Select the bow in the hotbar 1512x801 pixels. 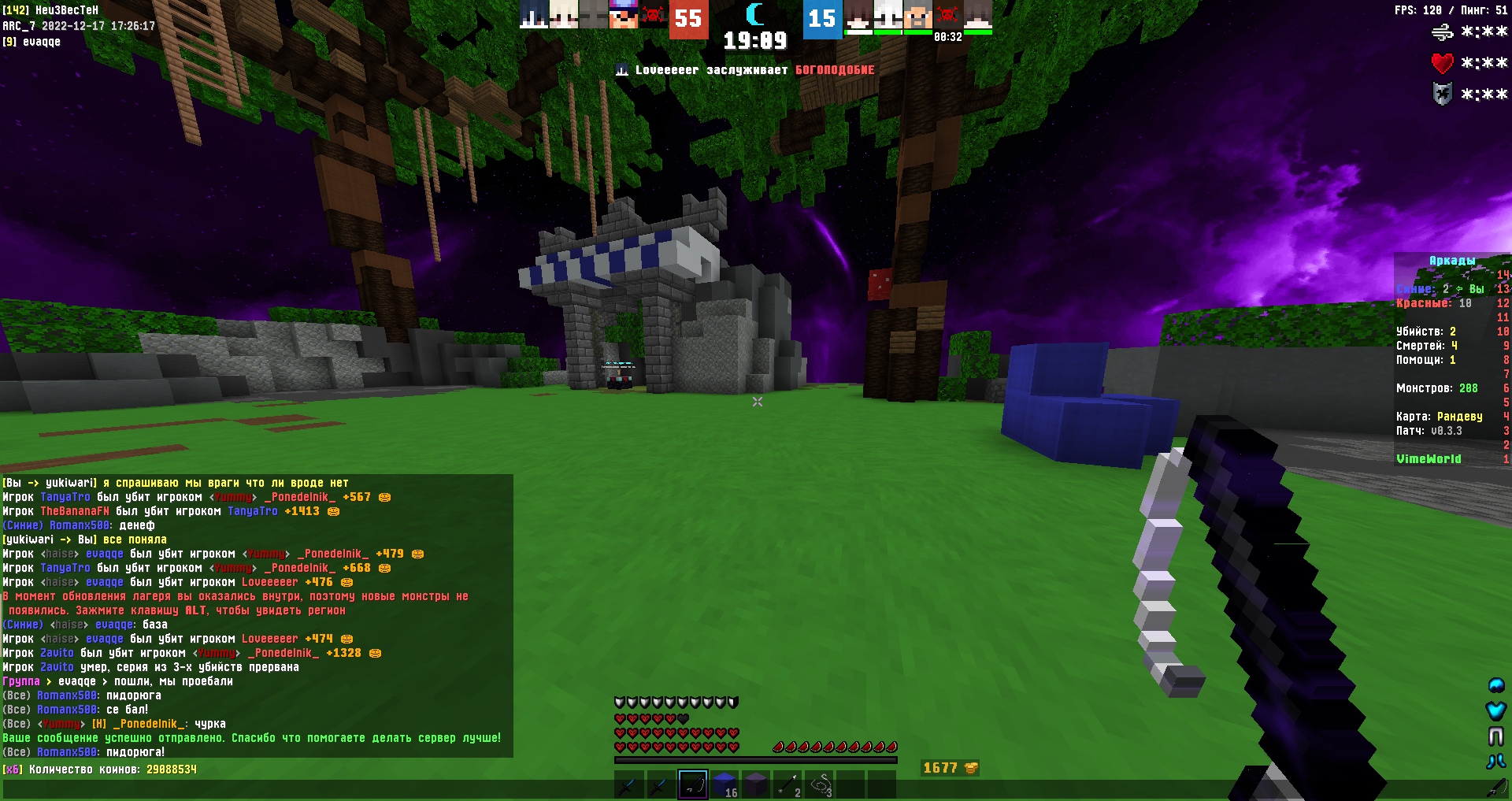click(x=693, y=785)
